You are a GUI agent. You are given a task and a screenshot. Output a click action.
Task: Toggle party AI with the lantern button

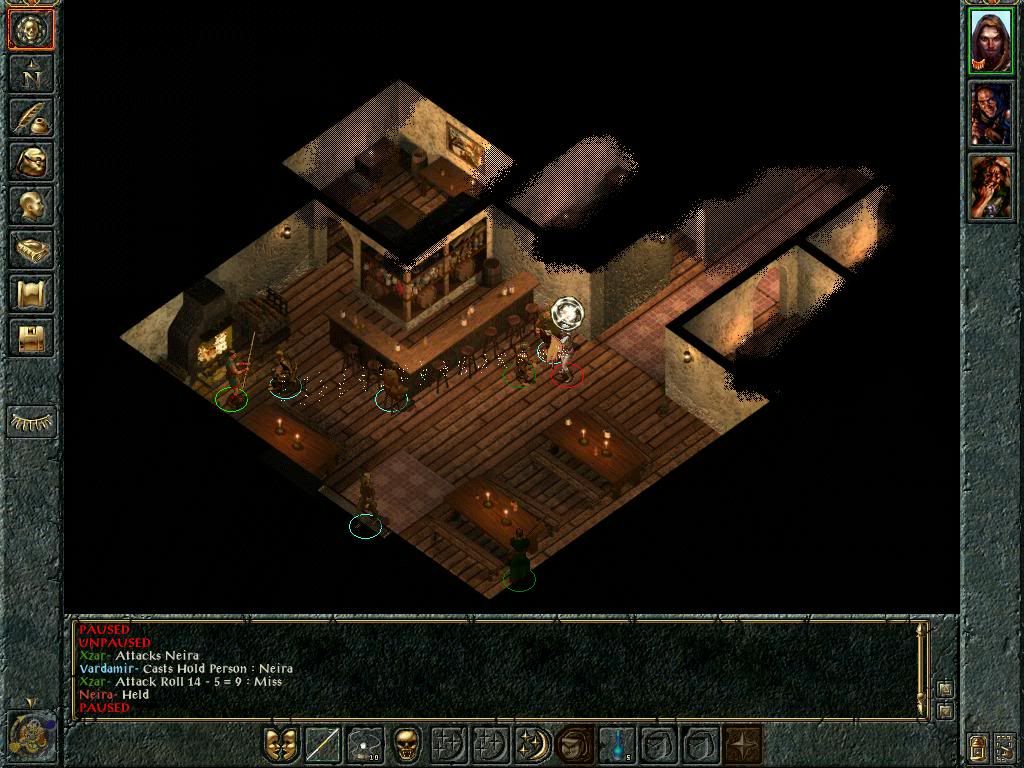point(977,746)
